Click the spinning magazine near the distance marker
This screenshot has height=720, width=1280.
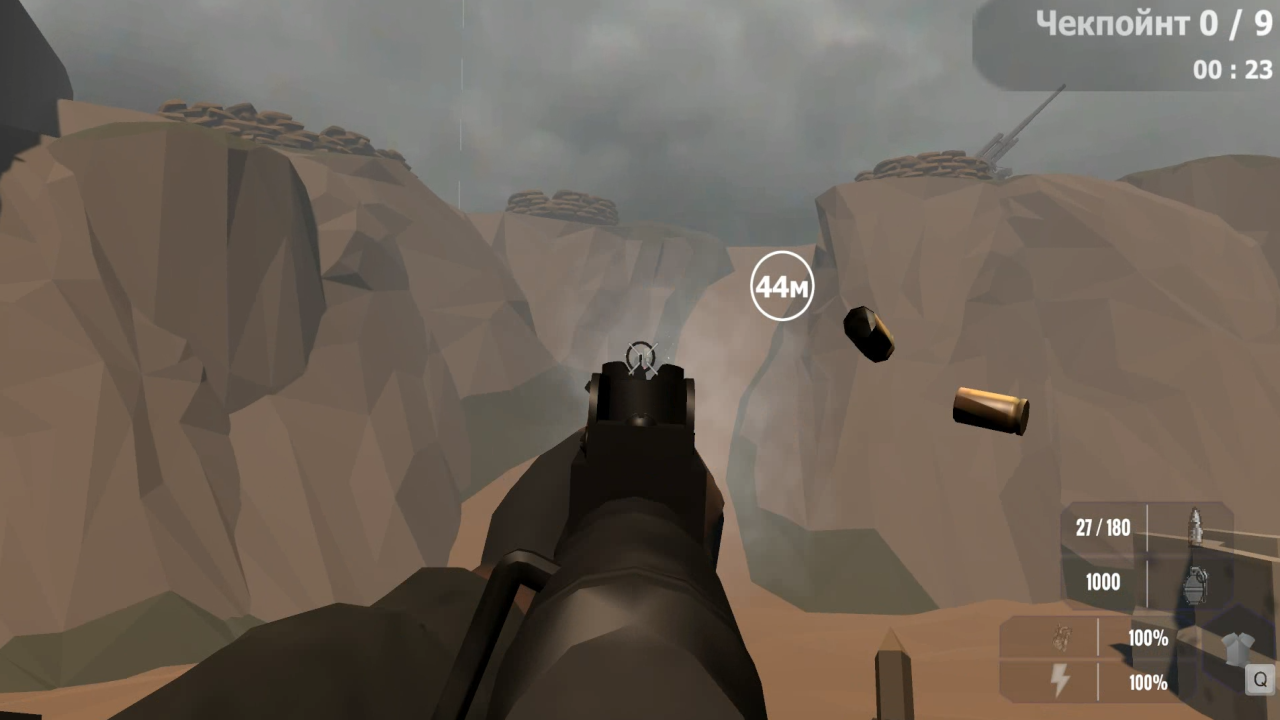coord(869,333)
